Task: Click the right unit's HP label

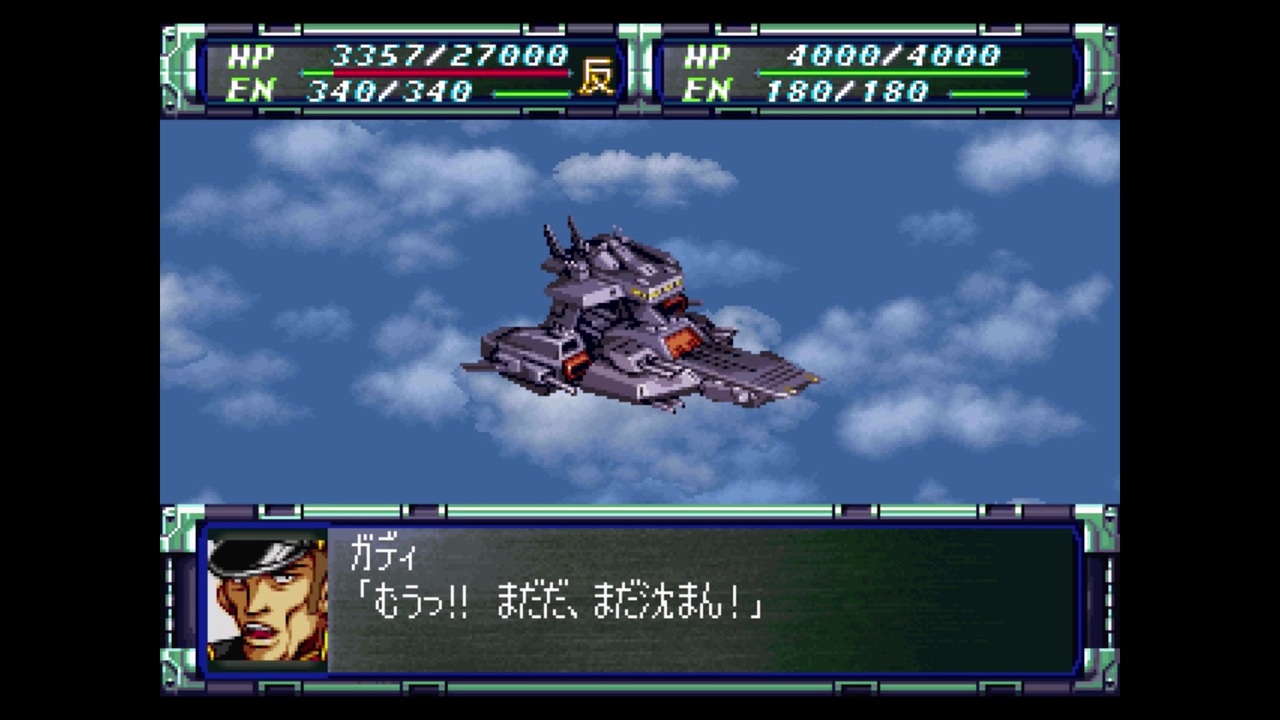Action: (x=706, y=58)
